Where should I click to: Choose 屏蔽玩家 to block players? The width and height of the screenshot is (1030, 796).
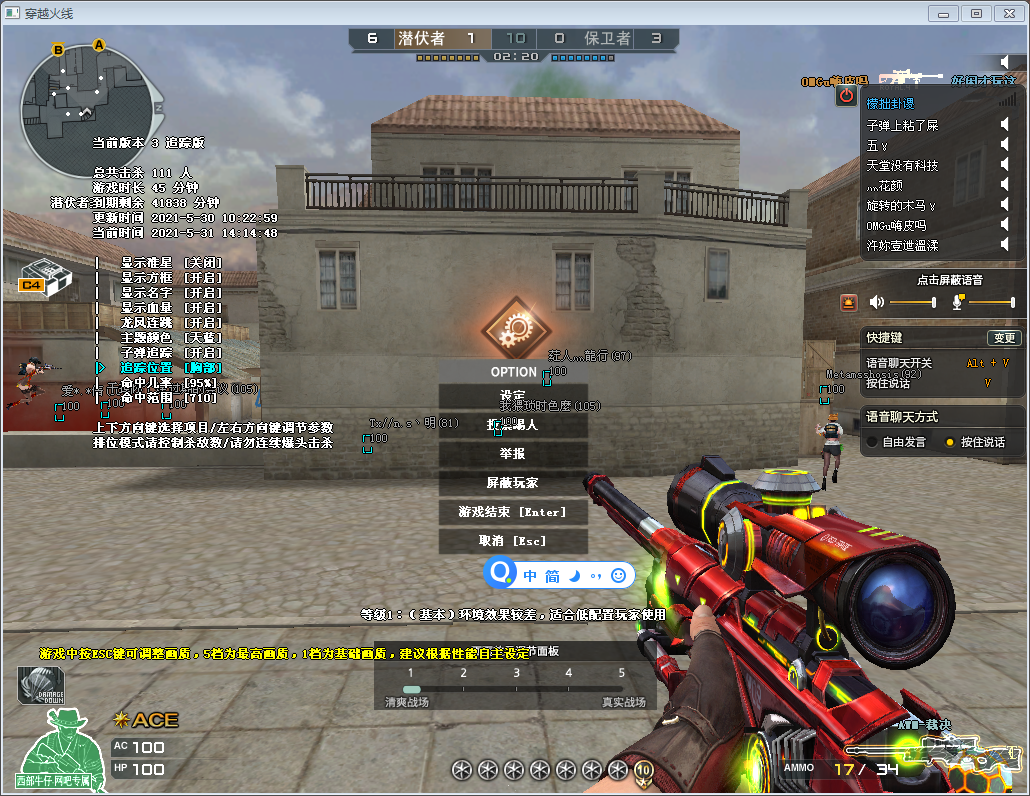[x=513, y=483]
